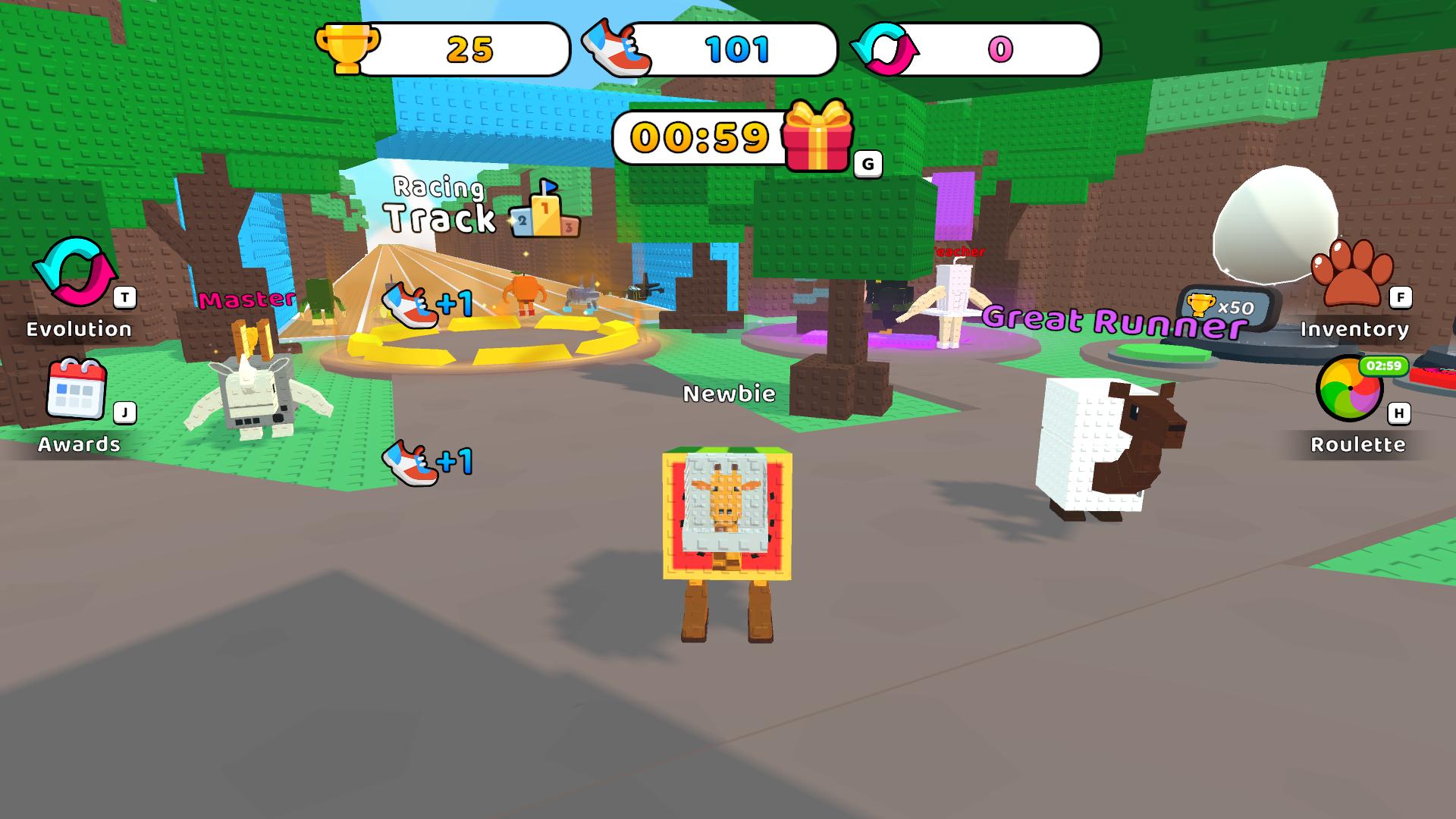The height and width of the screenshot is (819, 1456).
Task: Click the Racing Track label
Action: pyautogui.click(x=440, y=205)
